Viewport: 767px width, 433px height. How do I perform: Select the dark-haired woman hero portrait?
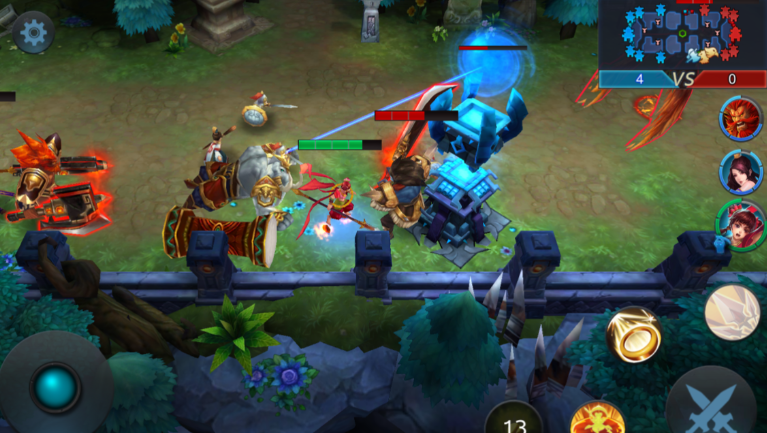(741, 171)
